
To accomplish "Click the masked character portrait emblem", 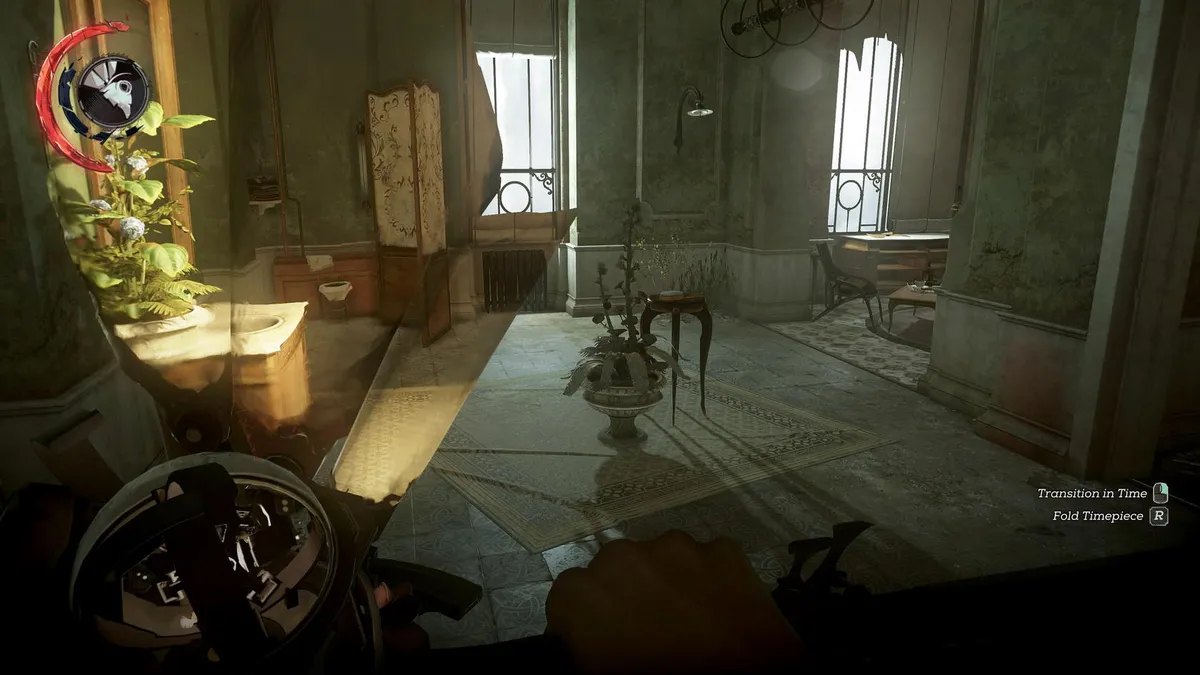I will coord(113,92).
